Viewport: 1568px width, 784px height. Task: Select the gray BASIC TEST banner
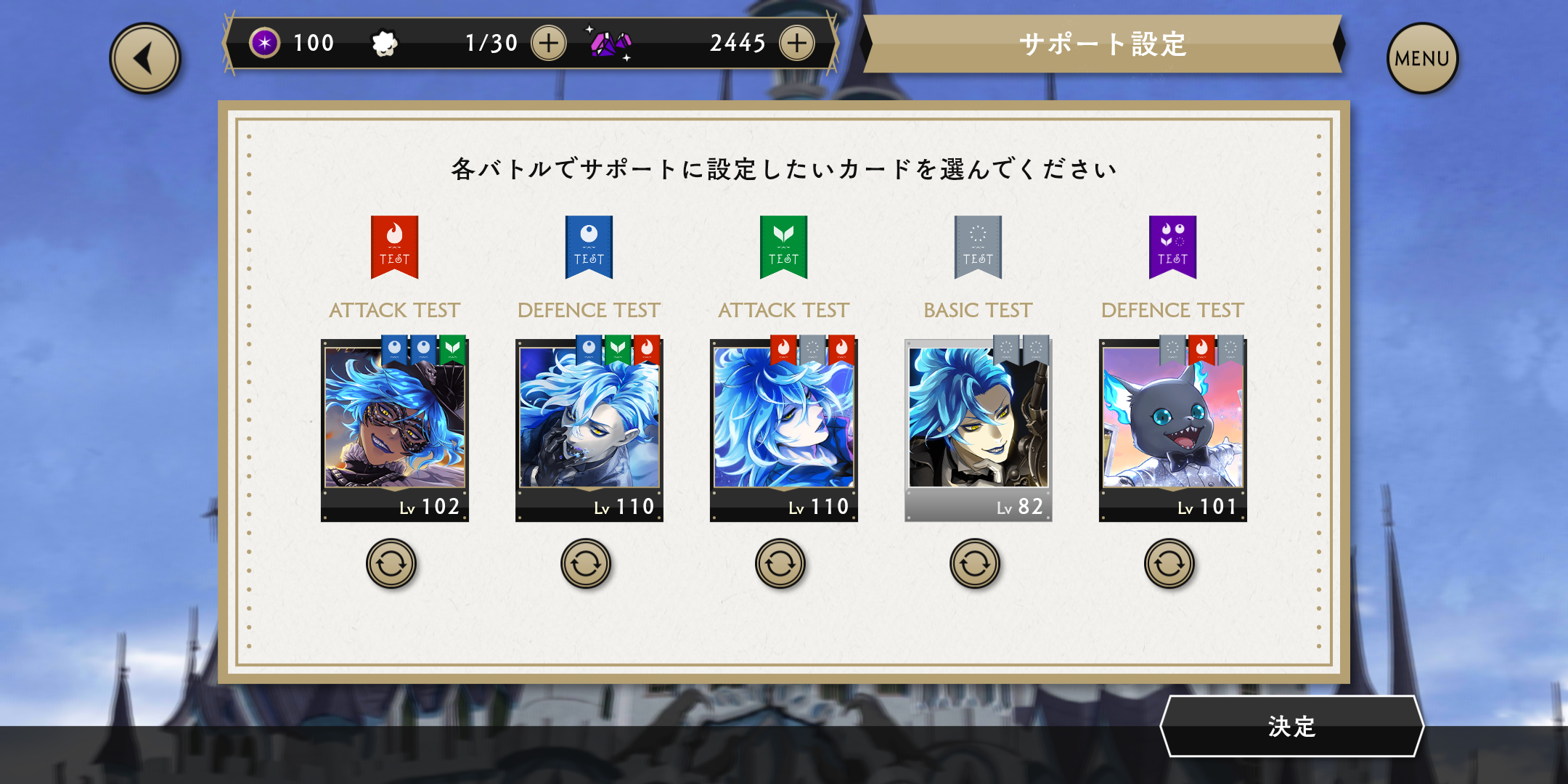tap(978, 247)
